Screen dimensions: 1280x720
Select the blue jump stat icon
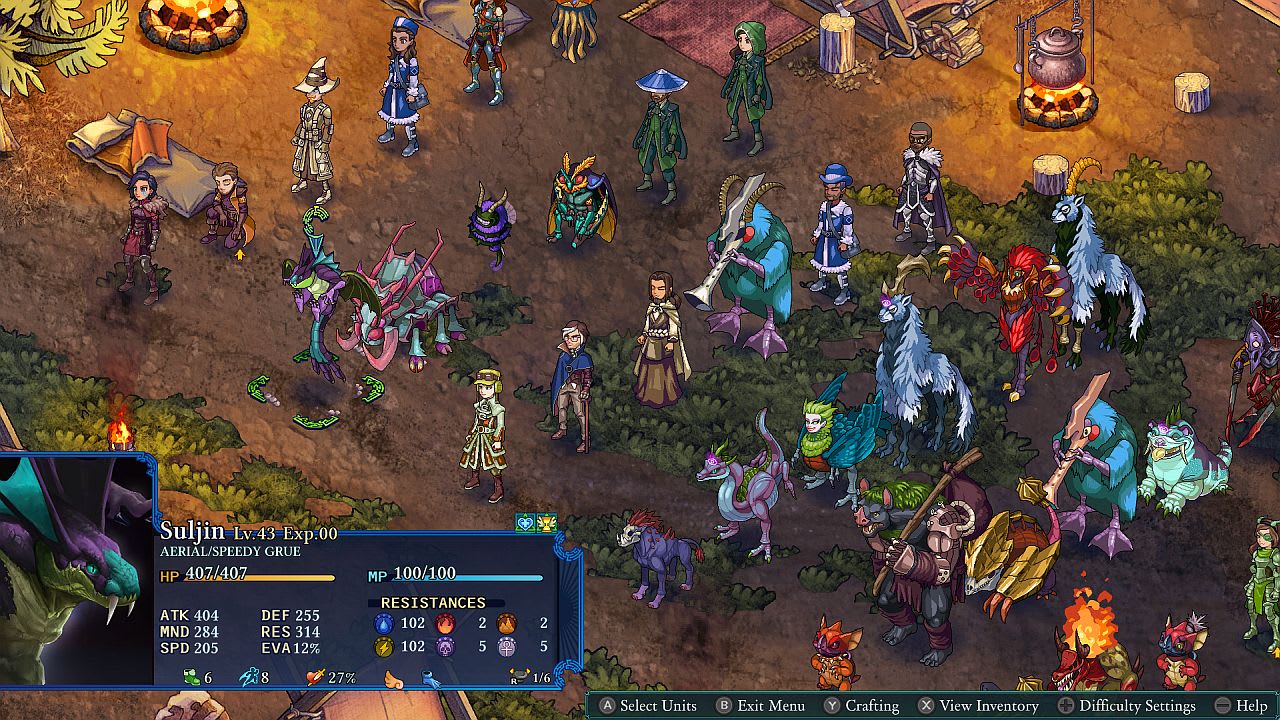[x=248, y=677]
